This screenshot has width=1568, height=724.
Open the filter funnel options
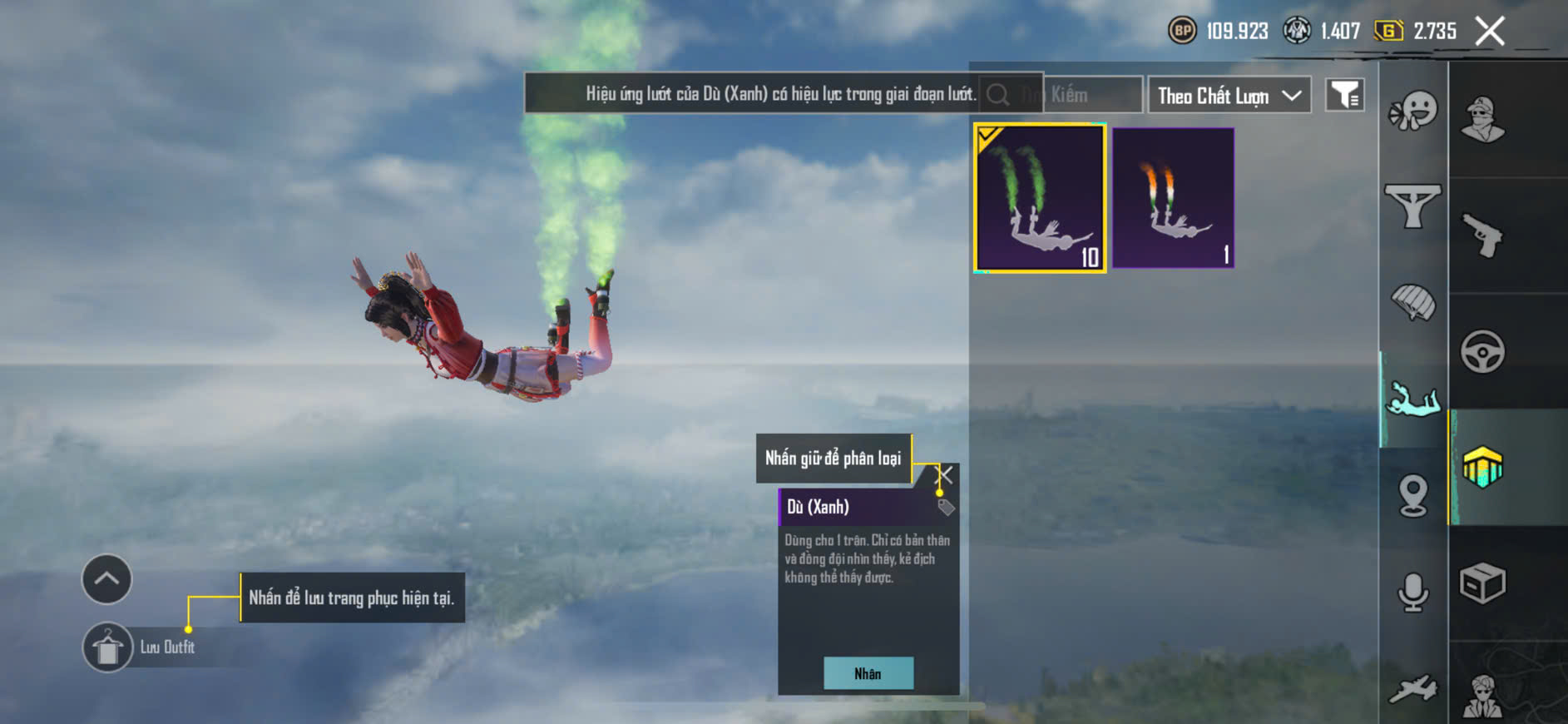[x=1344, y=96]
